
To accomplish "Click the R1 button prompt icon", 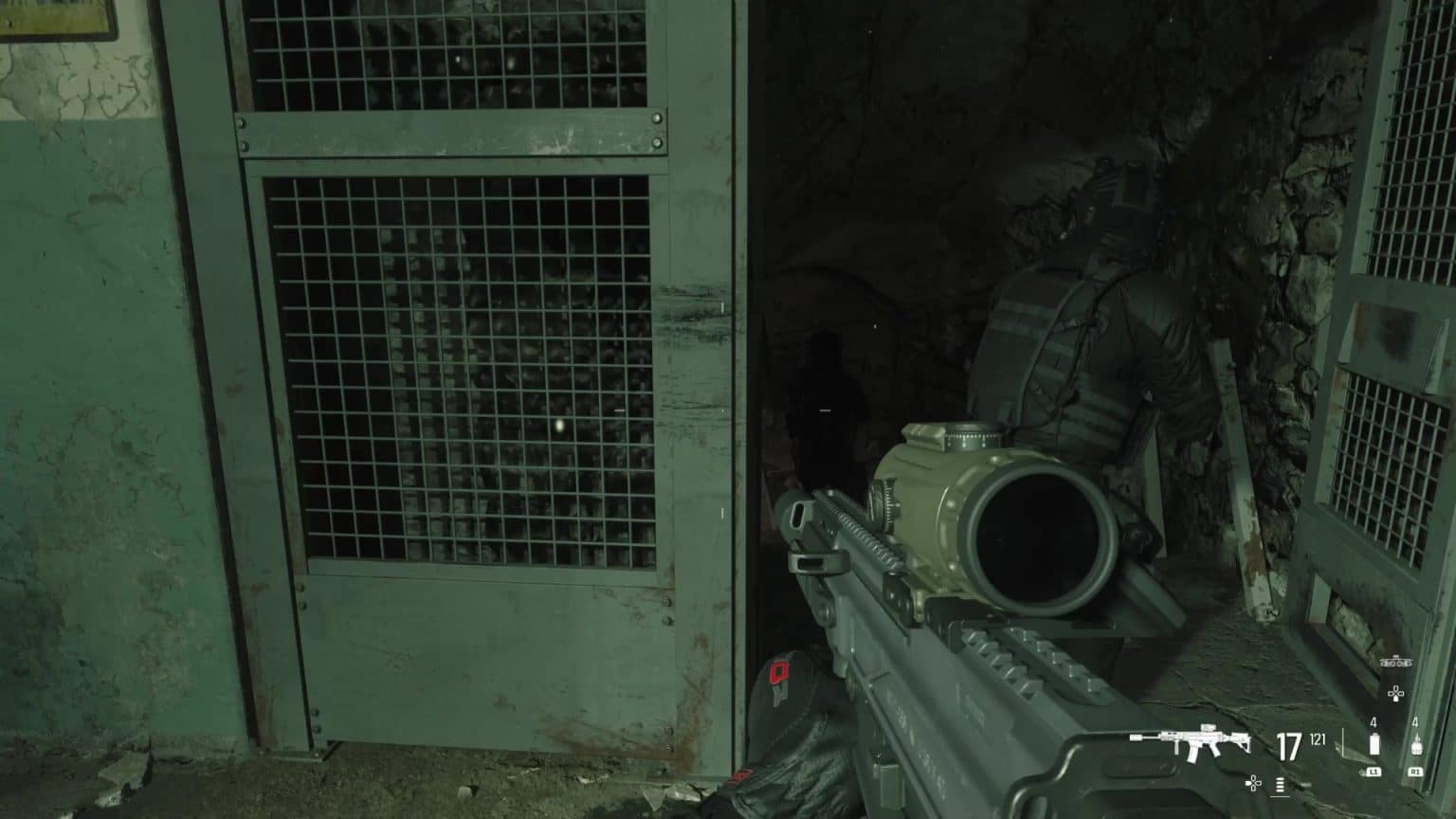I will [1415, 771].
